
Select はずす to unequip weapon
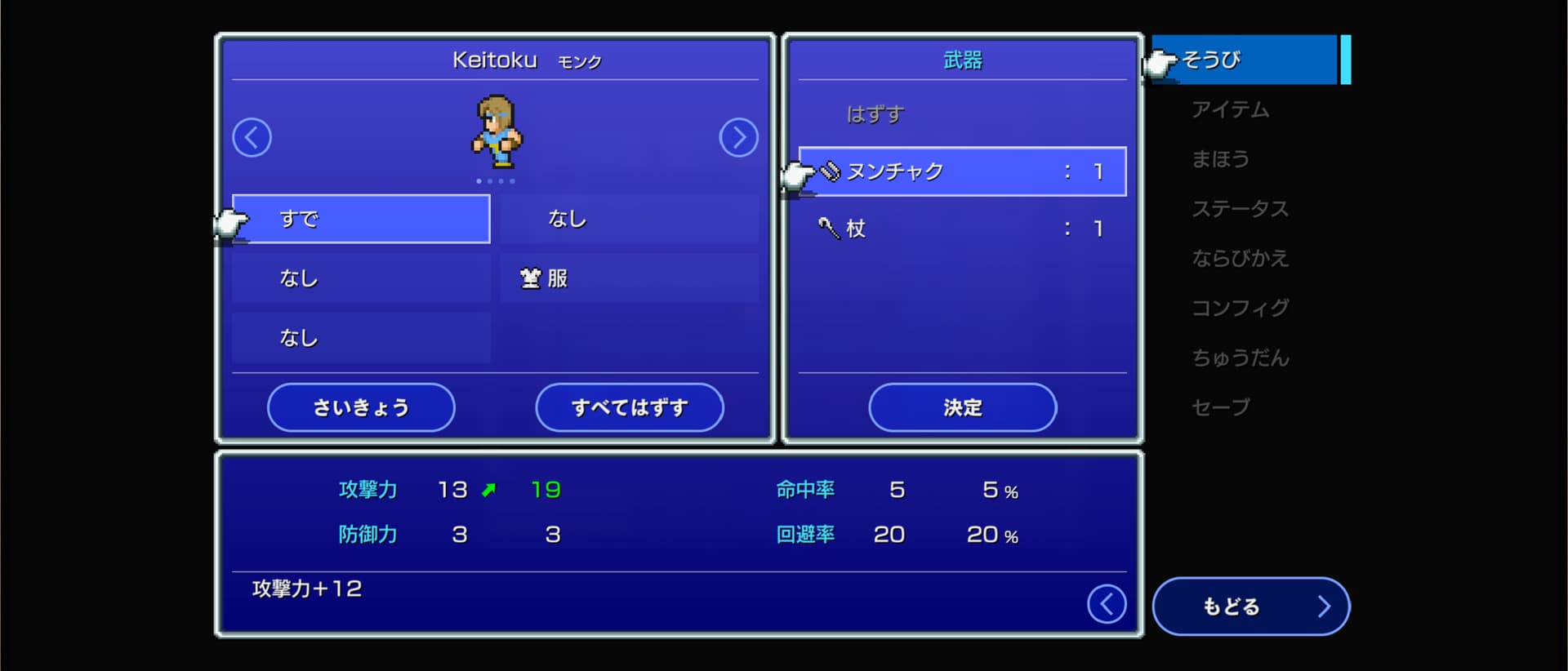coord(875,114)
